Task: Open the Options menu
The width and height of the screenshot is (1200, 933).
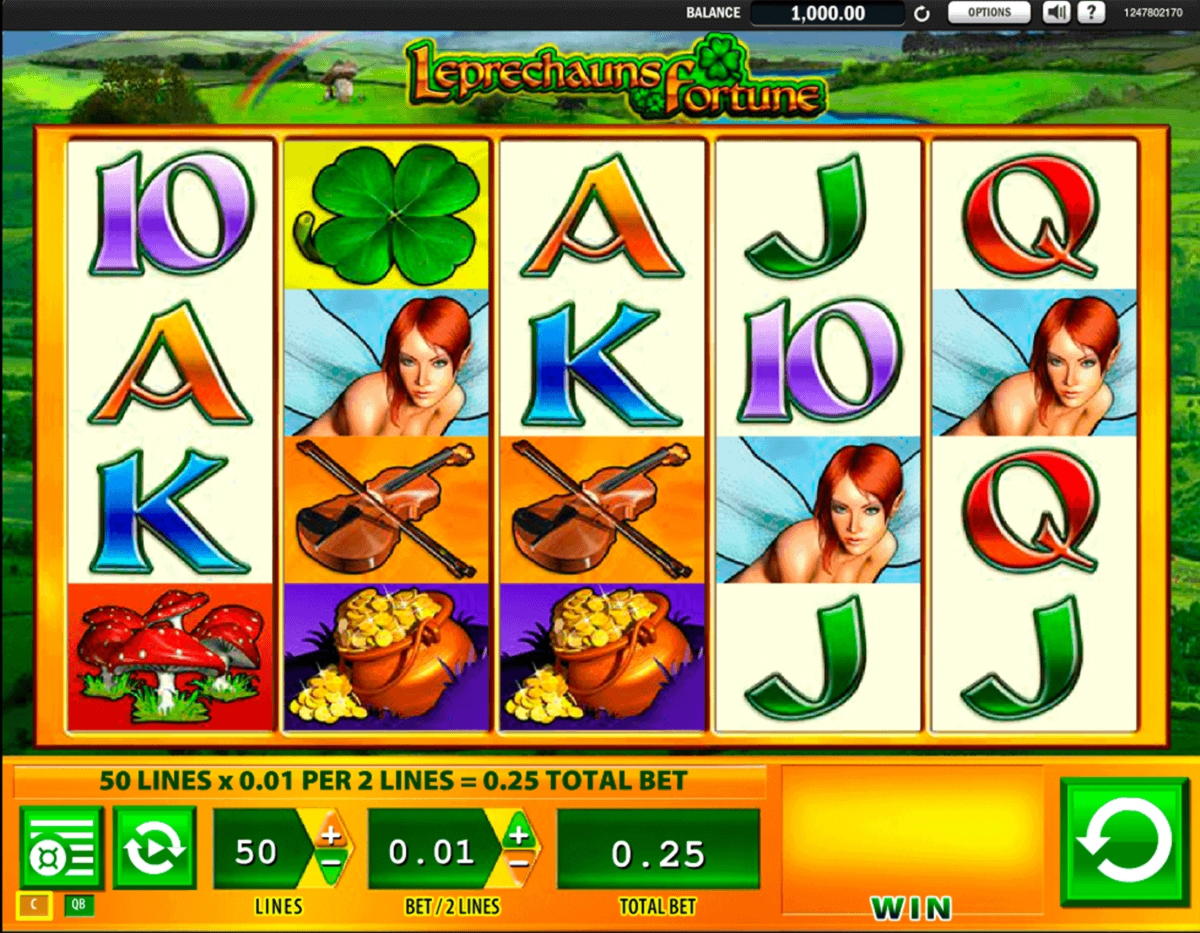Action: 989,13
